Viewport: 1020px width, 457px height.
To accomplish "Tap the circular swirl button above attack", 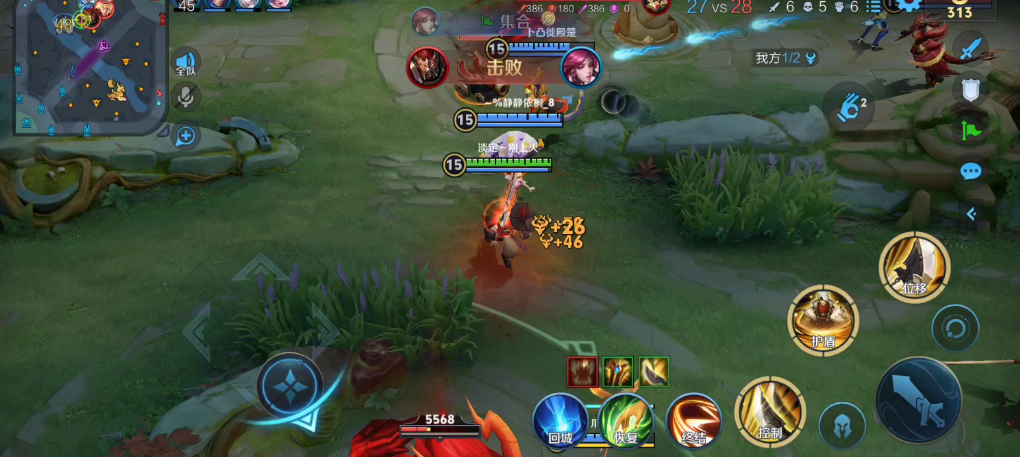I will (x=955, y=328).
